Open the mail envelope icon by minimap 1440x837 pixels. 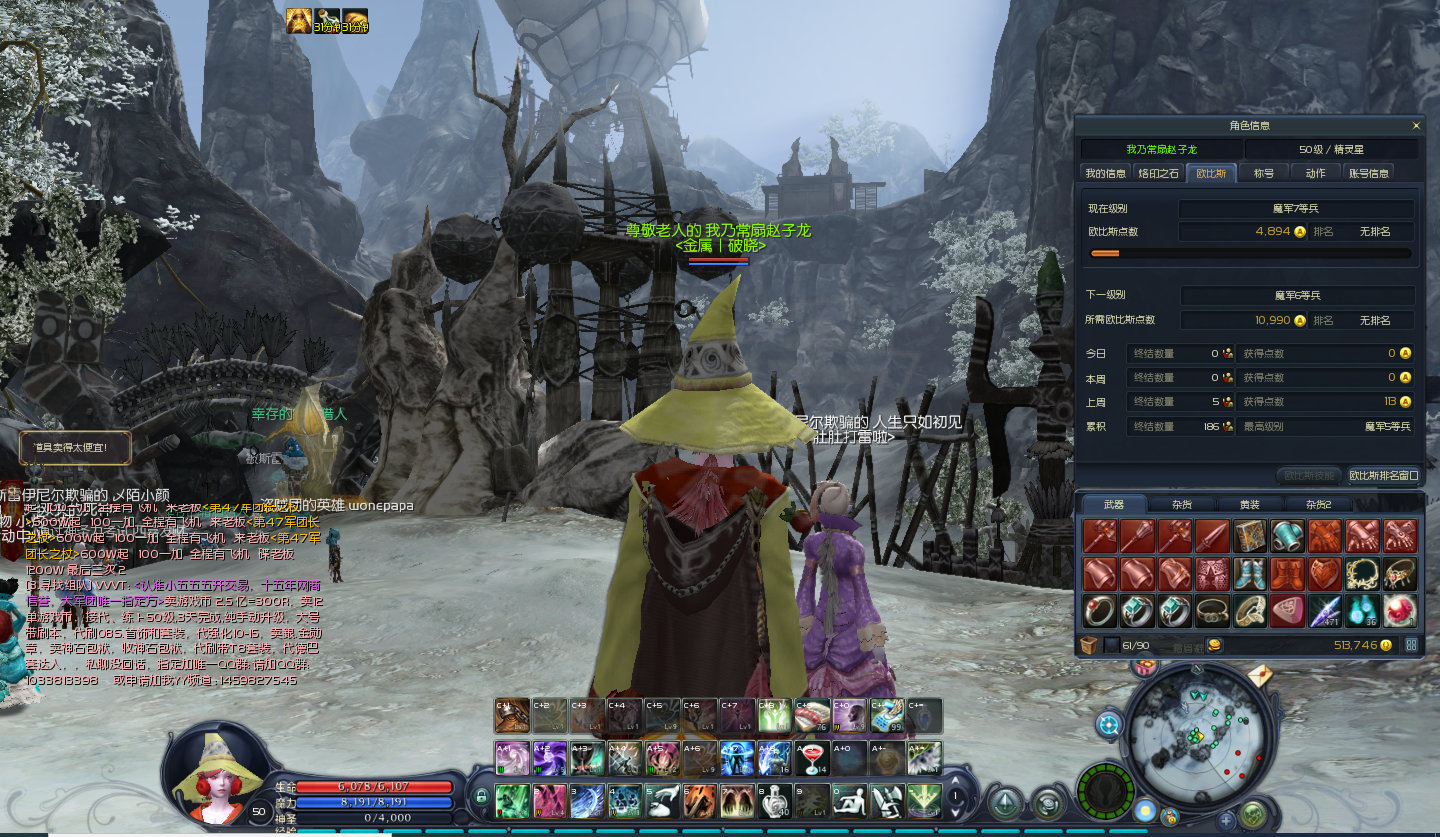point(1260,676)
